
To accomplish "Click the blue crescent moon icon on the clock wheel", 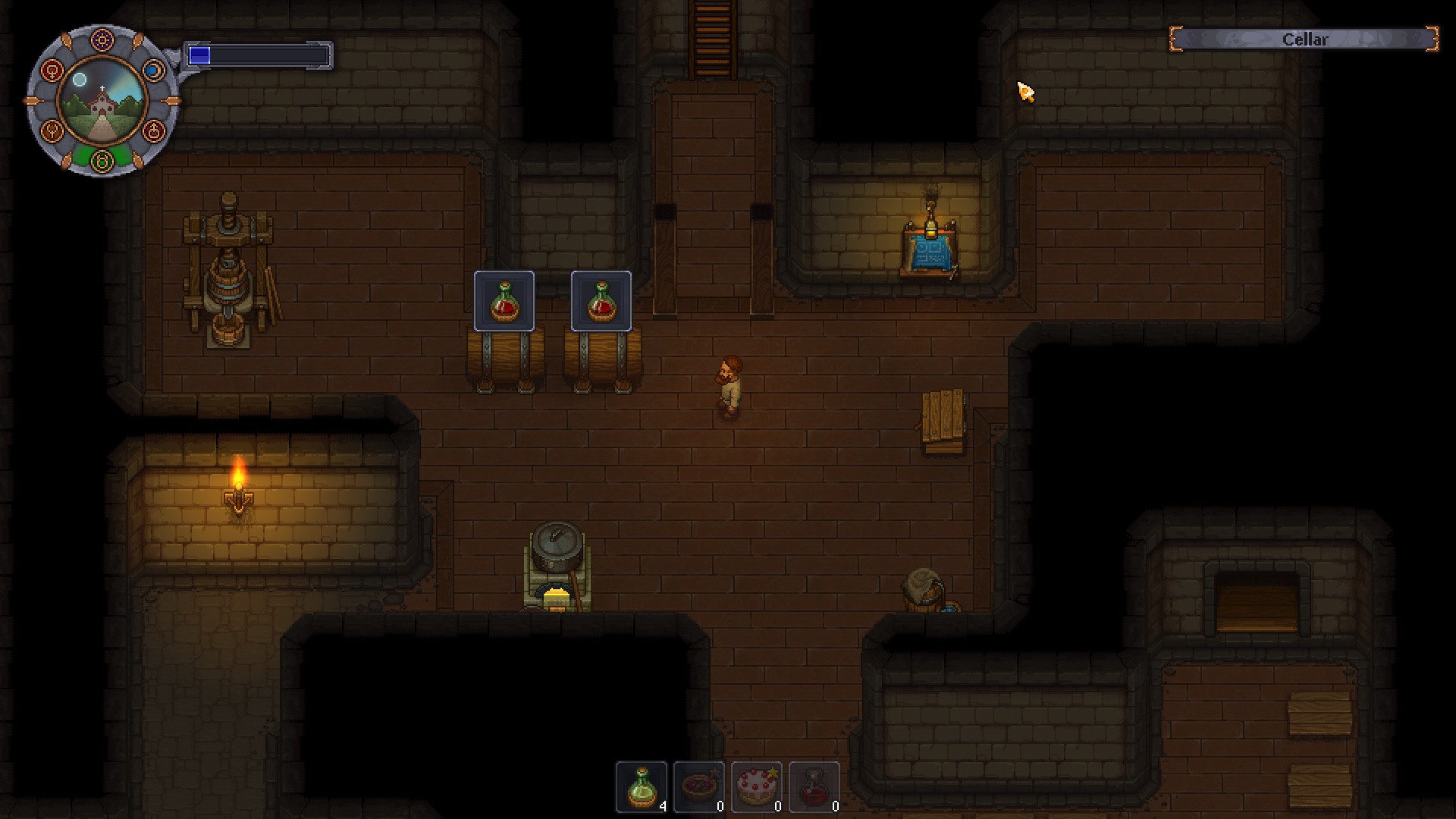I will 155,70.
